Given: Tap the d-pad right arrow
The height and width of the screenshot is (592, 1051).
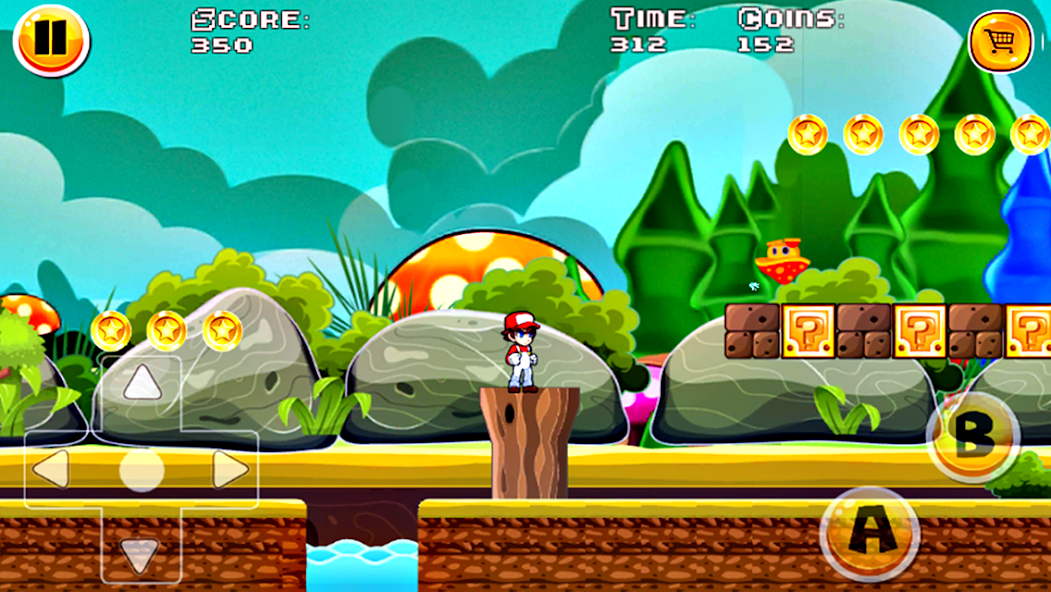Looking at the screenshot, I should 229,469.
